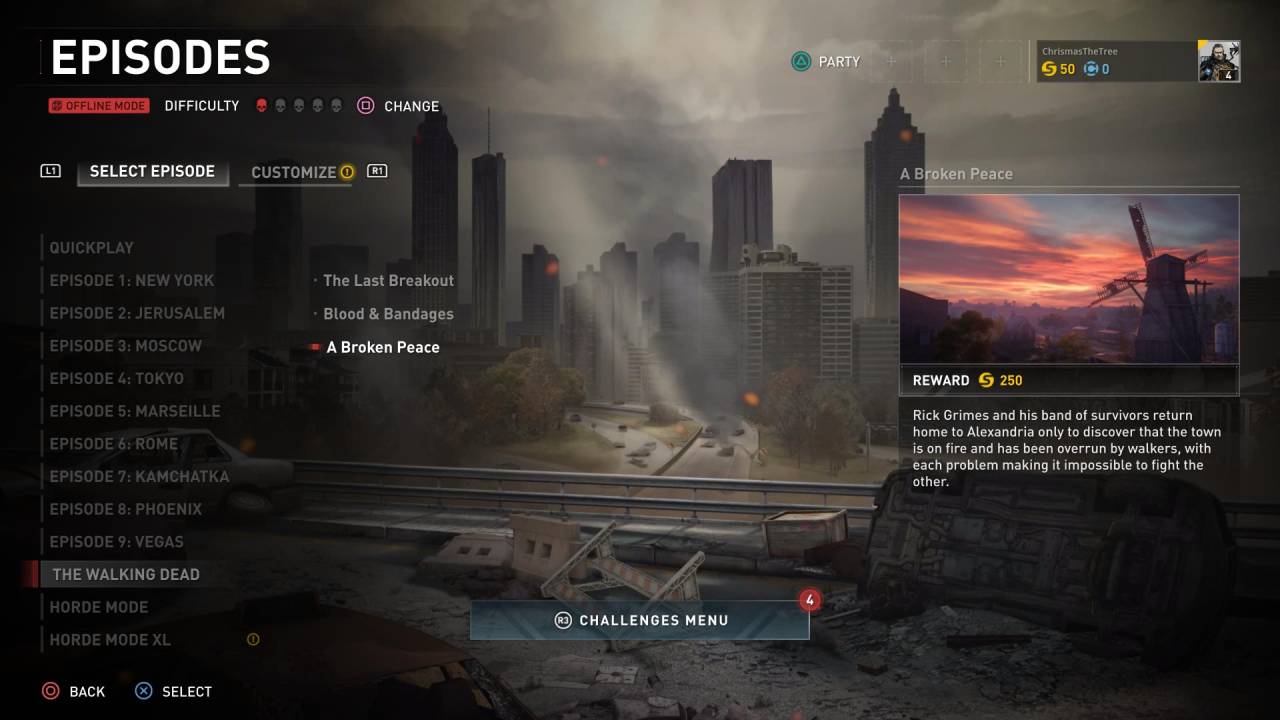Click the A Broken Peace preview thumbnail

point(1068,278)
